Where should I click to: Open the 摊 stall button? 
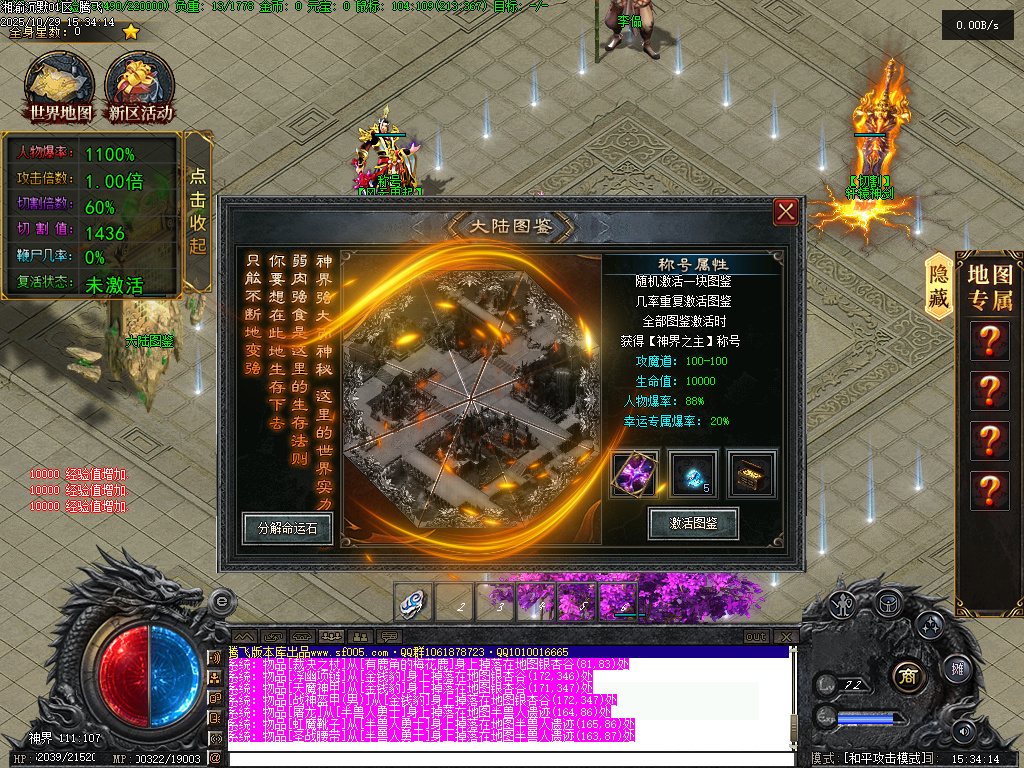pyautogui.click(x=955, y=669)
